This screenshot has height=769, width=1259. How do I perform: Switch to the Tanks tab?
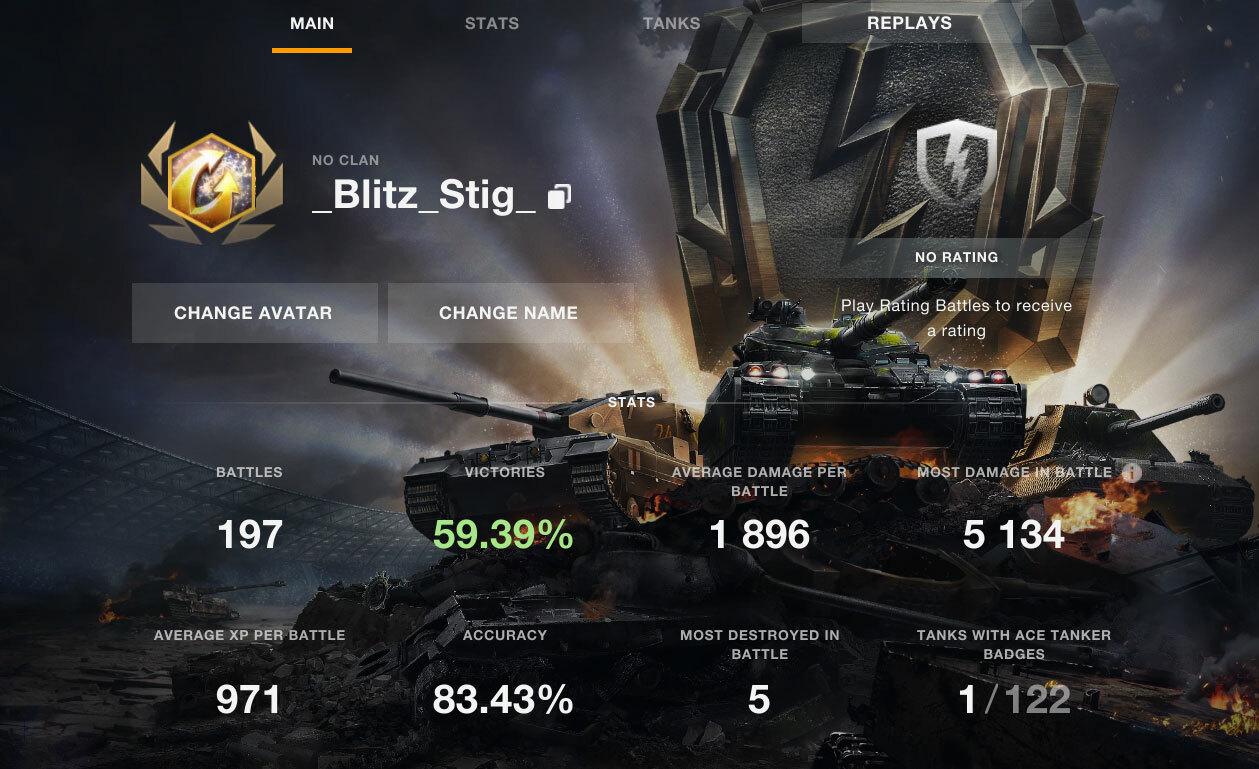coord(671,23)
